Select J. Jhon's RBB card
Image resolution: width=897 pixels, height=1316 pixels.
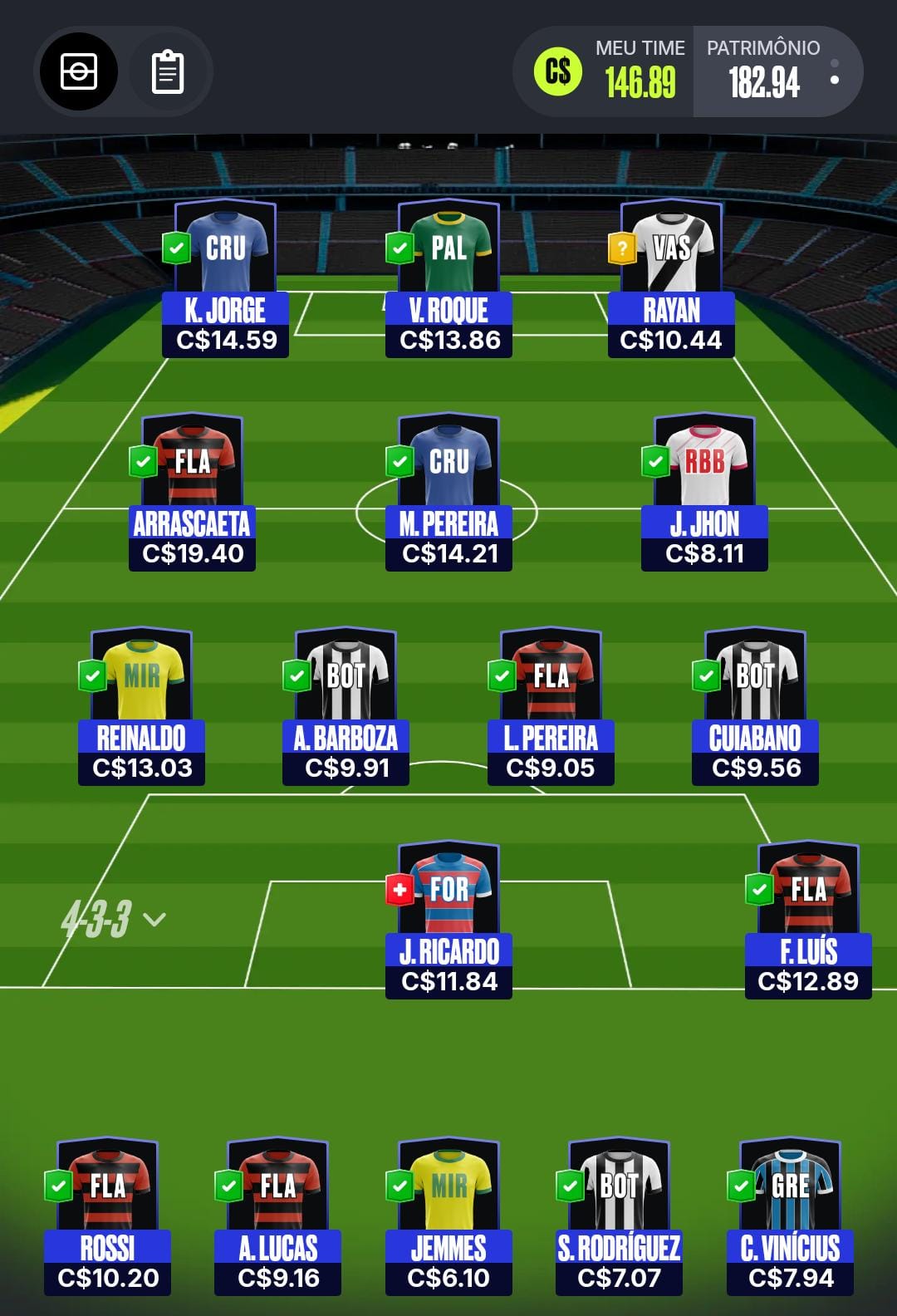point(704,492)
